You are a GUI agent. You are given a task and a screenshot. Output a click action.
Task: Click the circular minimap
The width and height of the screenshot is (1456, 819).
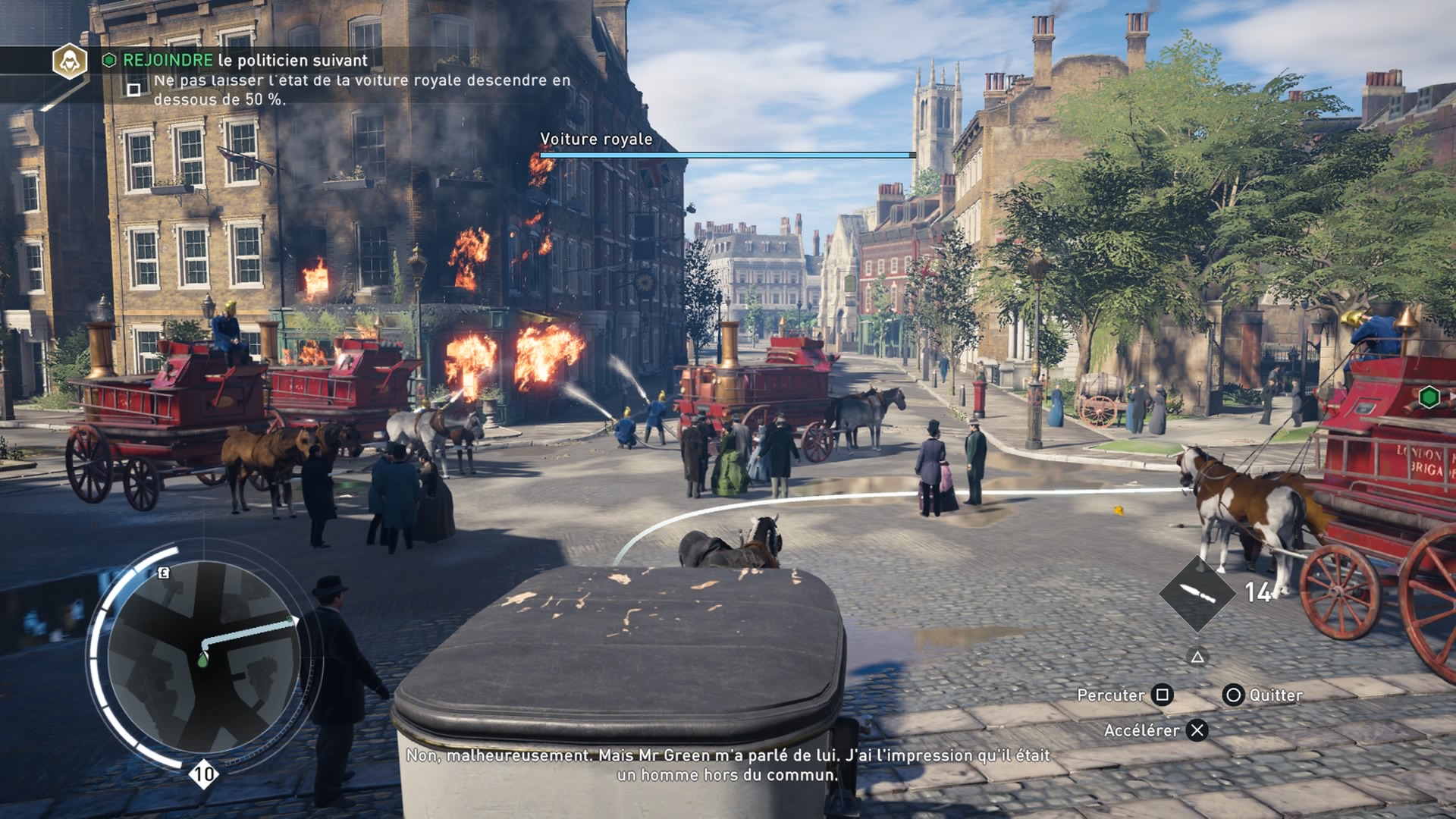coord(203,657)
